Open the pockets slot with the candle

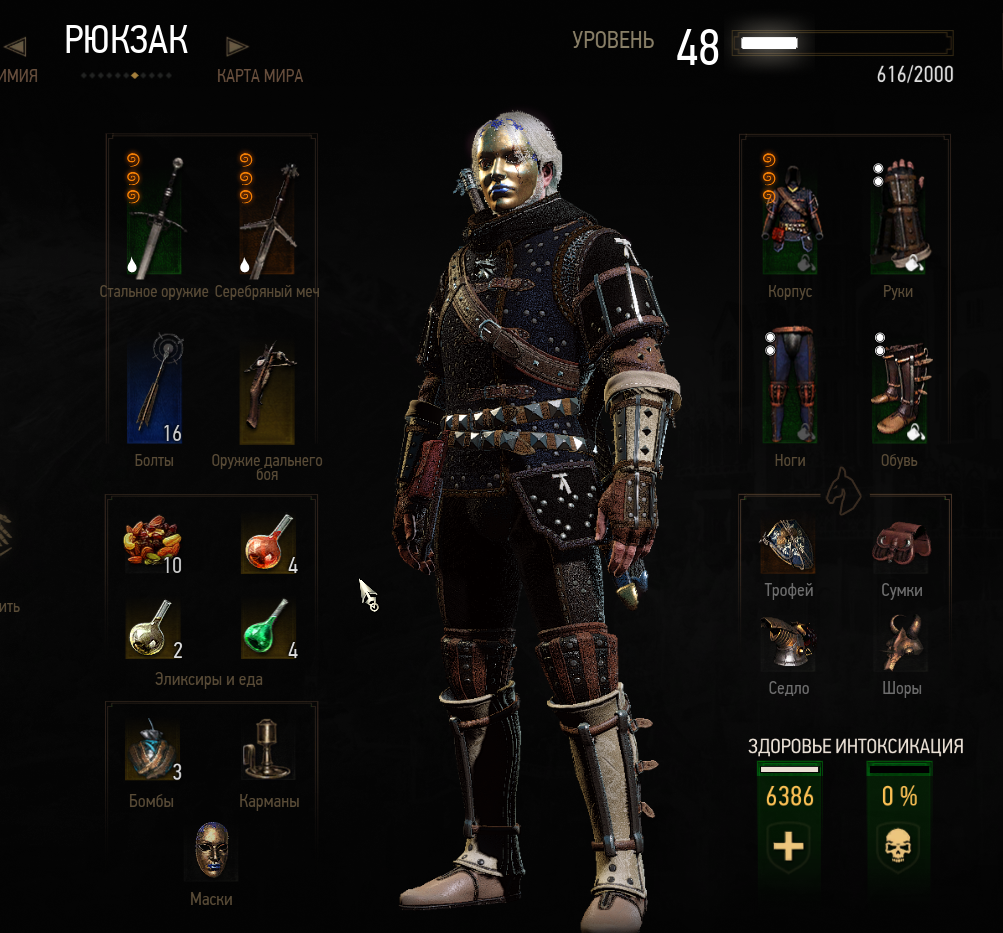pos(268,750)
